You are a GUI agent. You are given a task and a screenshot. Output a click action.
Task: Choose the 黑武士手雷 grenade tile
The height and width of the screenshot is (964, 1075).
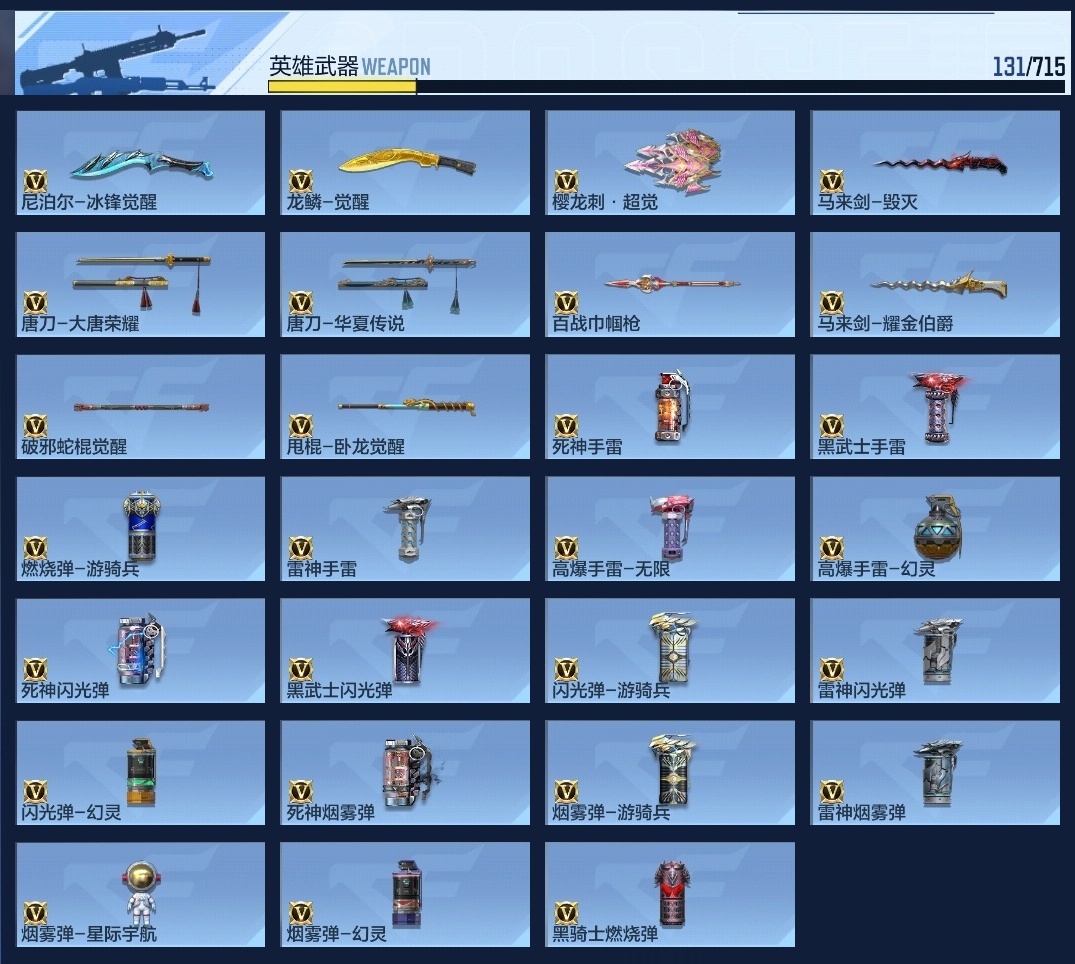(x=935, y=407)
